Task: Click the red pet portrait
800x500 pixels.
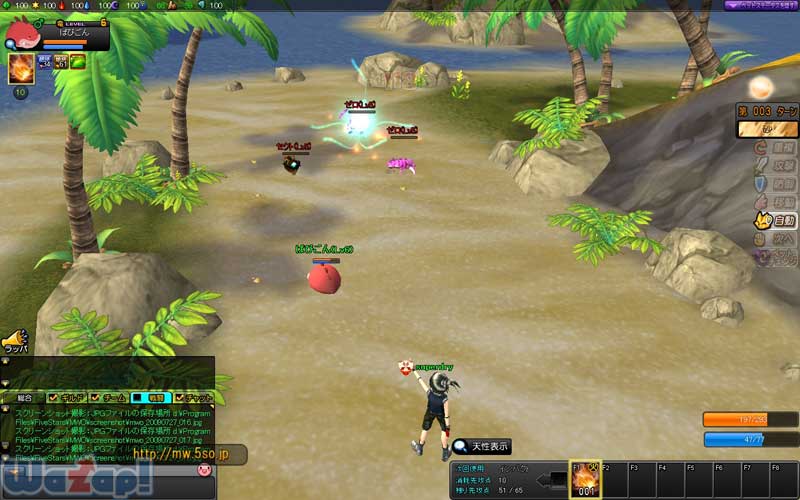Action: tap(21, 34)
